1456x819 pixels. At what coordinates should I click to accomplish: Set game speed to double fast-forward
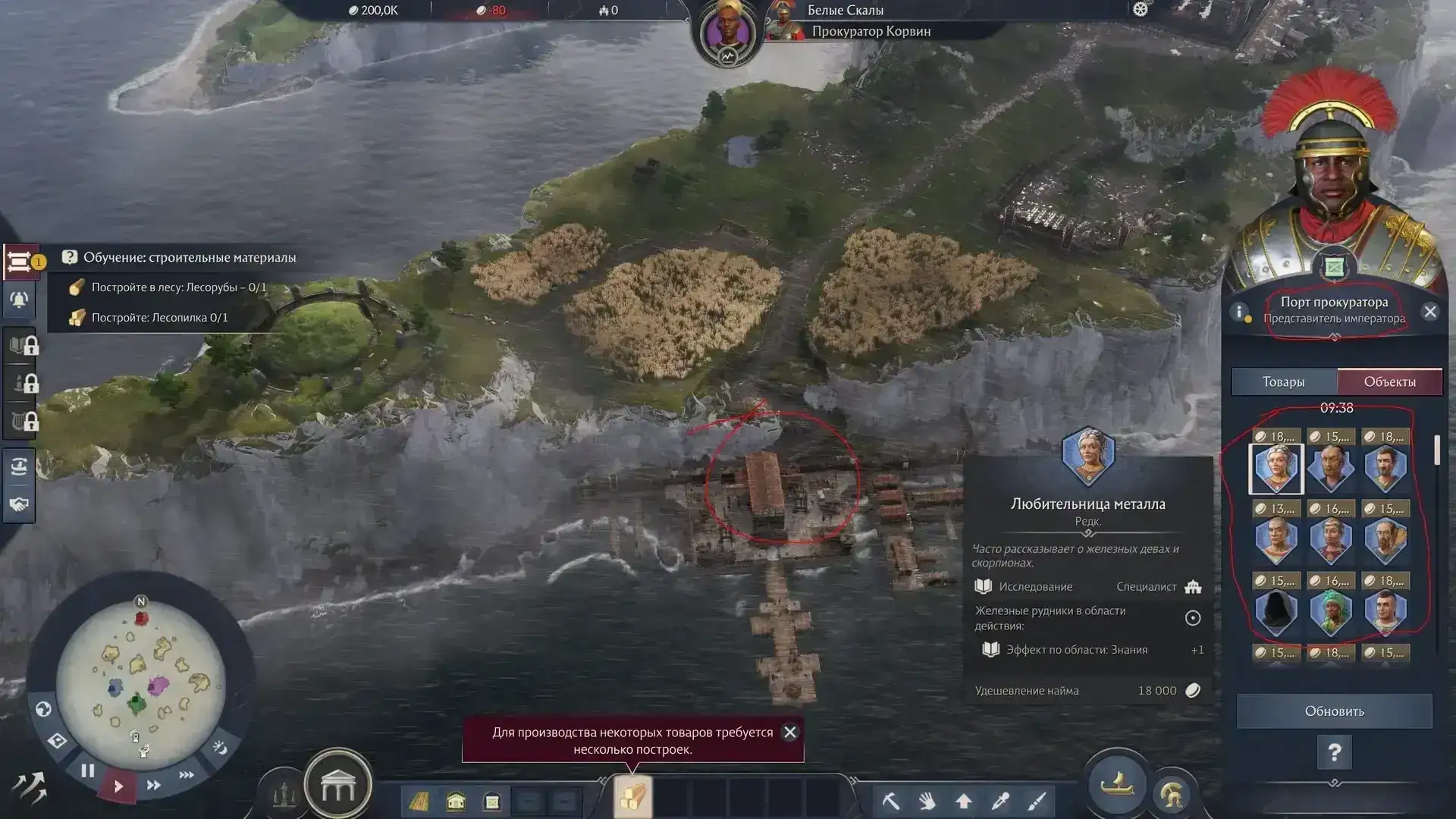153,785
